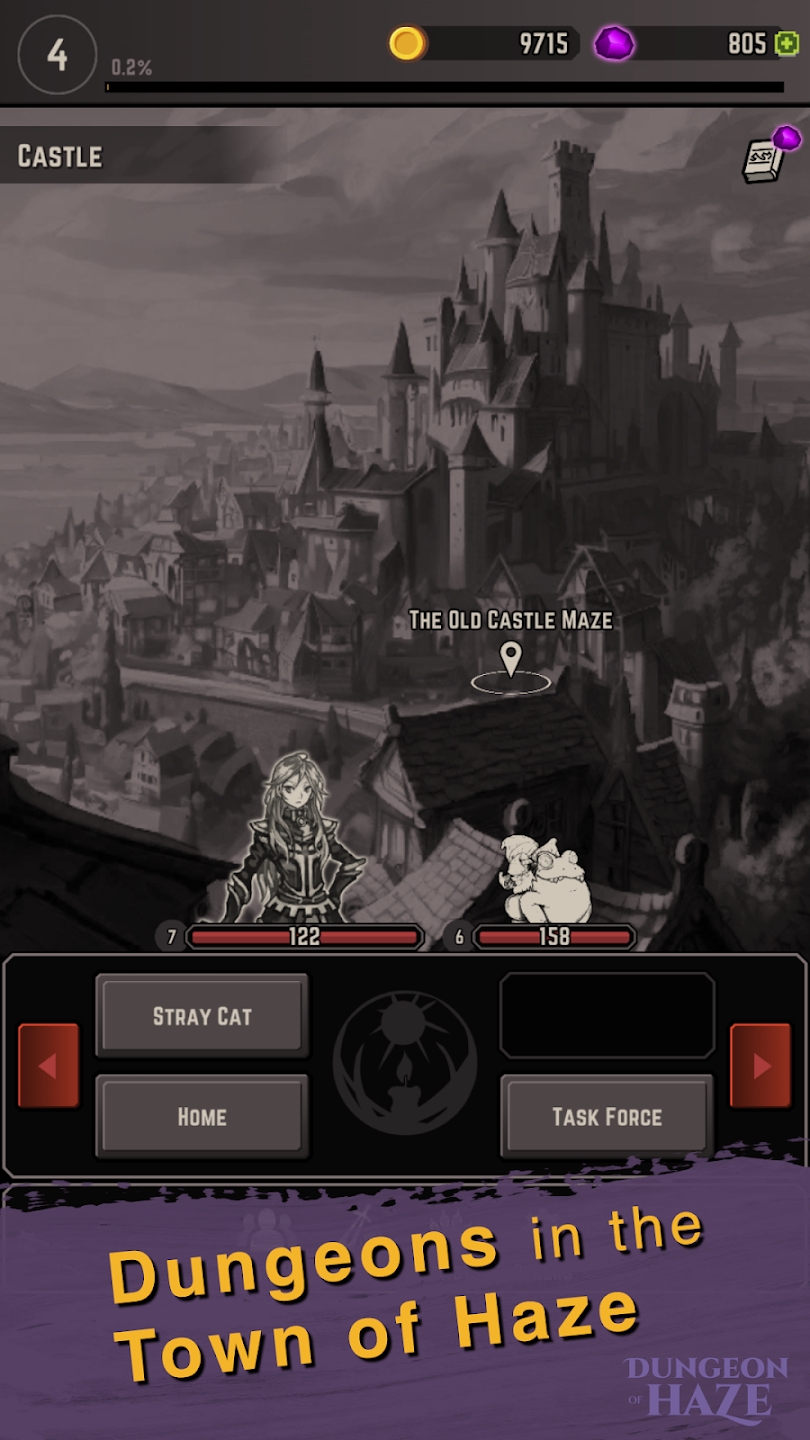Image resolution: width=810 pixels, height=1440 pixels.
Task: Click the red right arrow button
Action: 760,1066
